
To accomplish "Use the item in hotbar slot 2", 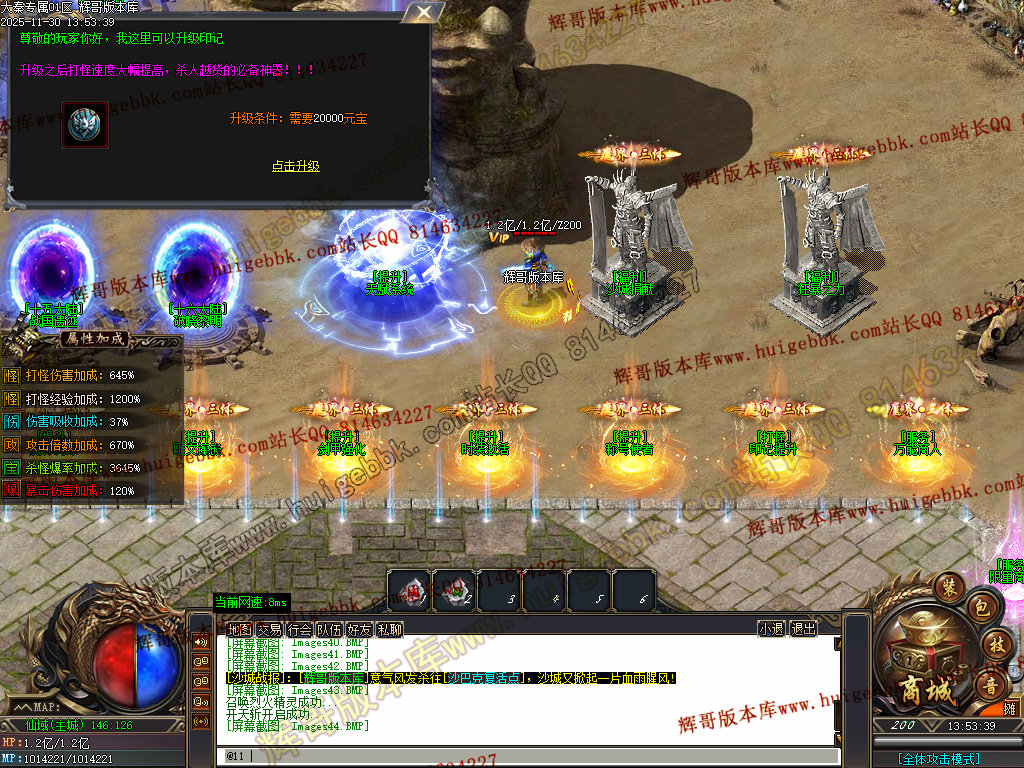I will point(453,590).
